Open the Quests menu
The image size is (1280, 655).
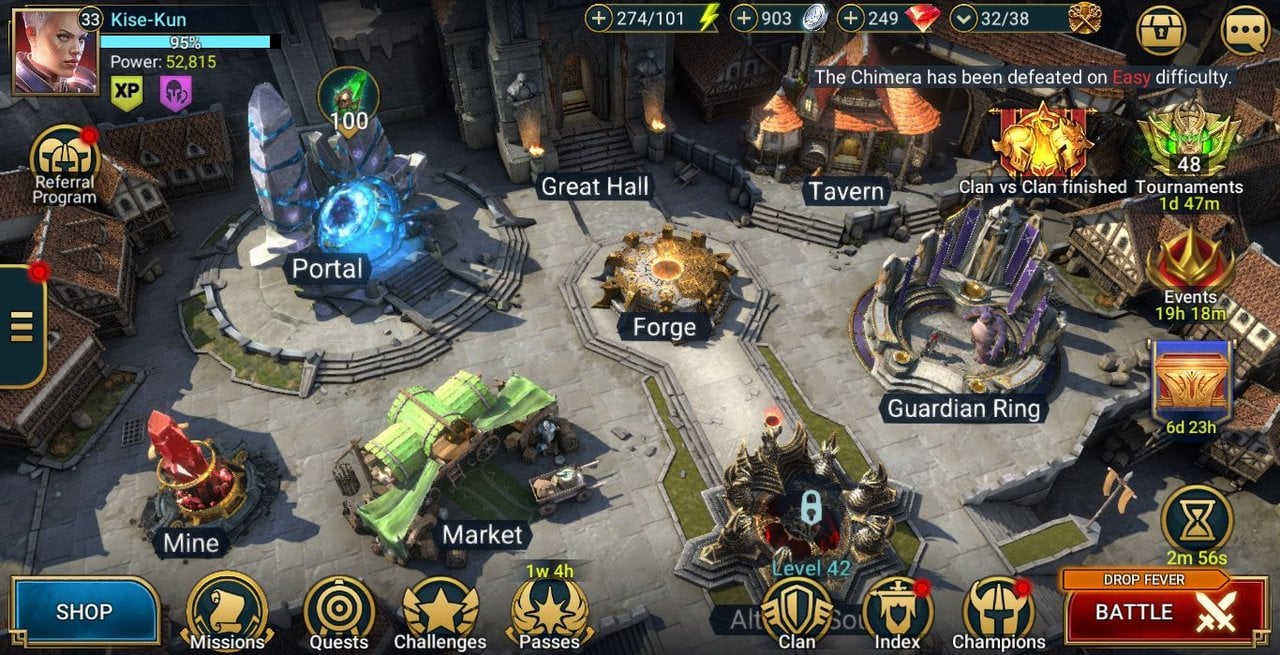pyautogui.click(x=339, y=609)
